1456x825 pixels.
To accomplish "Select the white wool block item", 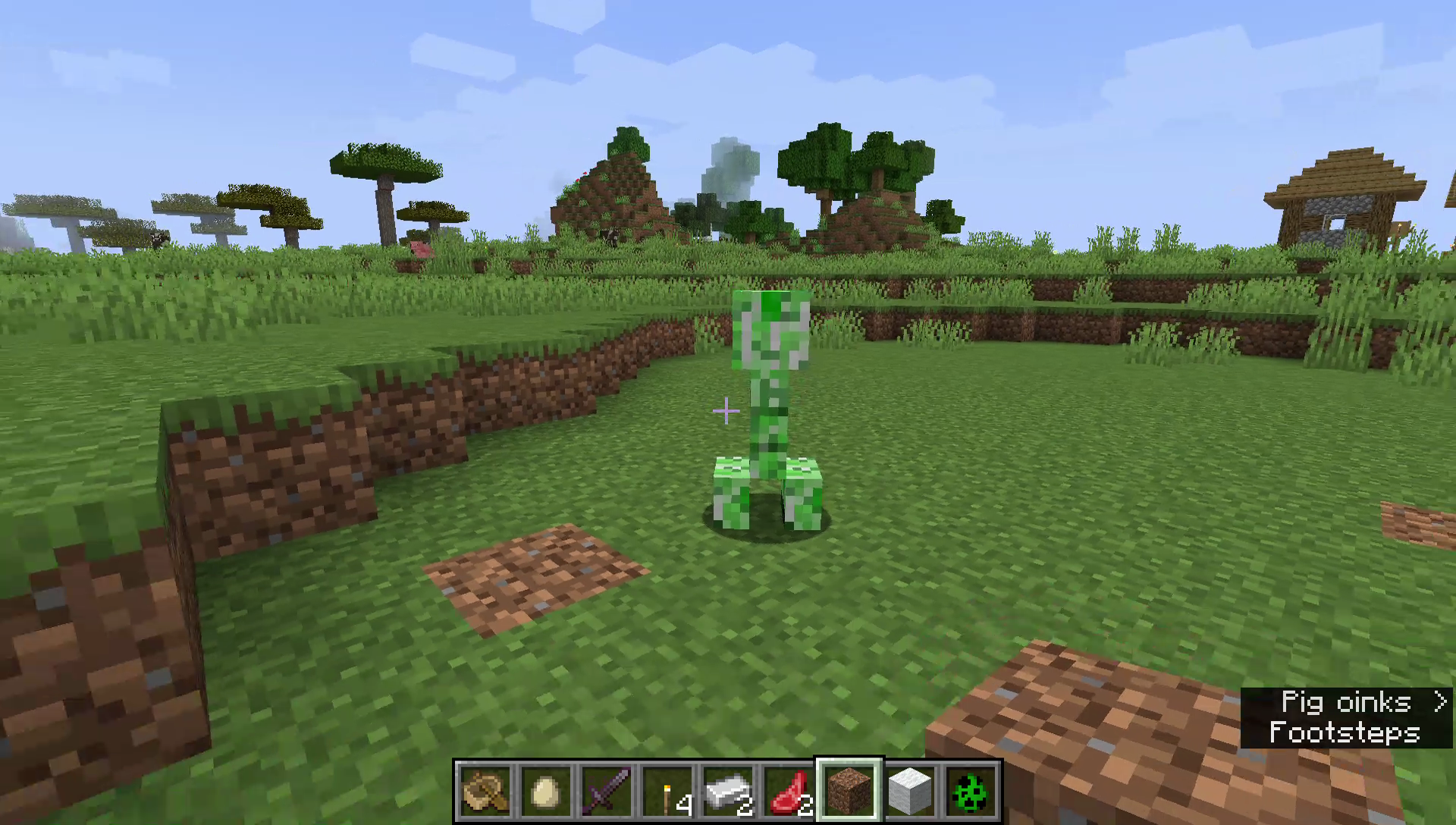I will click(x=908, y=791).
